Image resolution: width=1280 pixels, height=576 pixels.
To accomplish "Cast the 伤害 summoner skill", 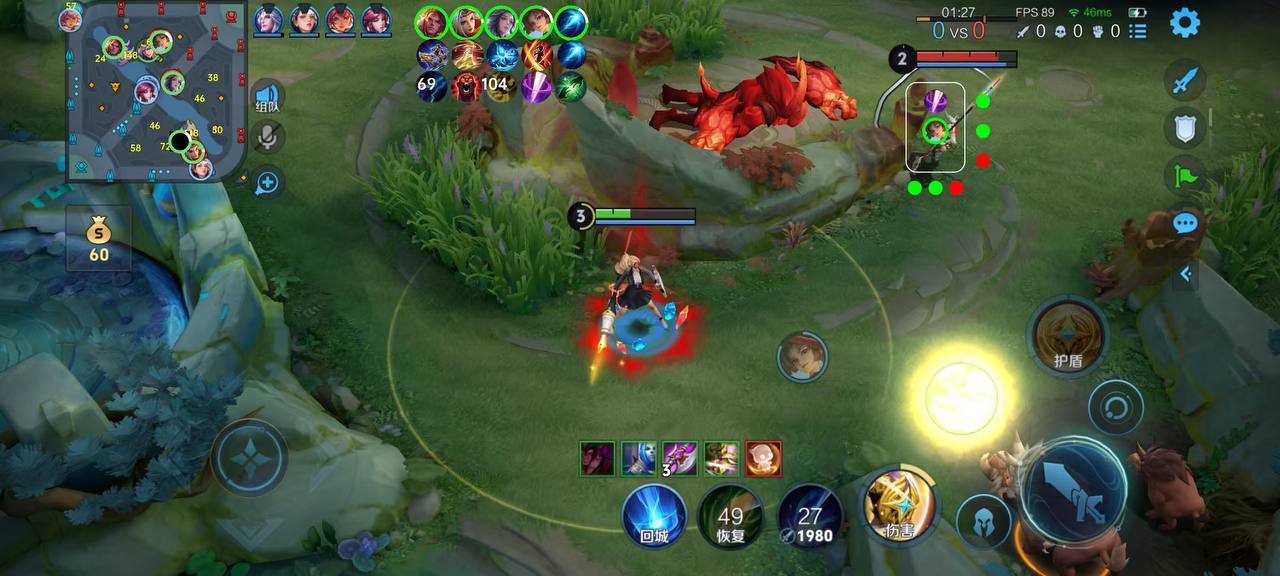I will click(x=898, y=506).
